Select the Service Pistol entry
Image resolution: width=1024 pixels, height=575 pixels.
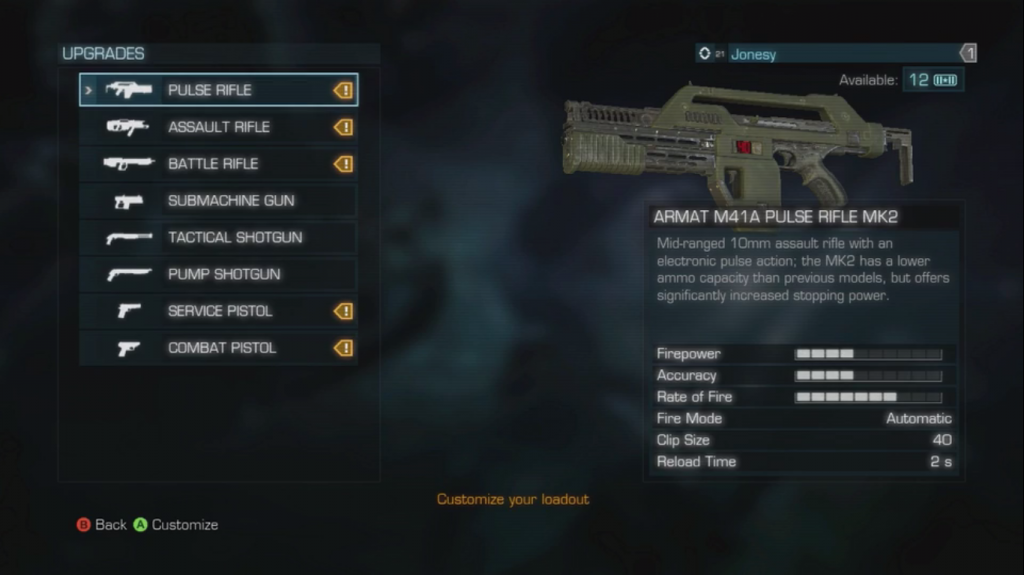218,311
